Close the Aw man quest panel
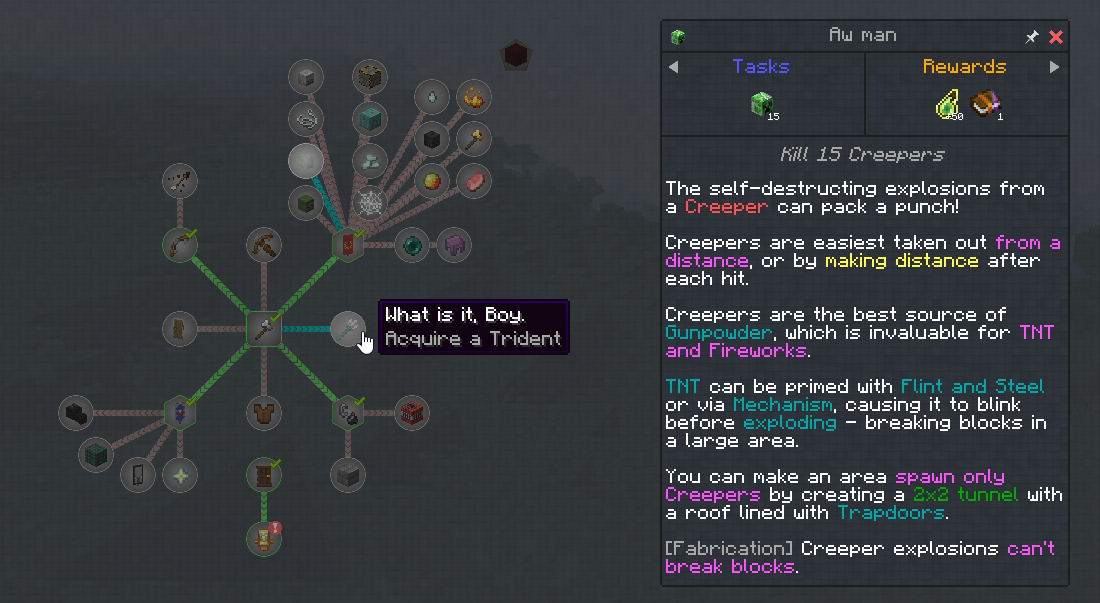 point(1056,37)
